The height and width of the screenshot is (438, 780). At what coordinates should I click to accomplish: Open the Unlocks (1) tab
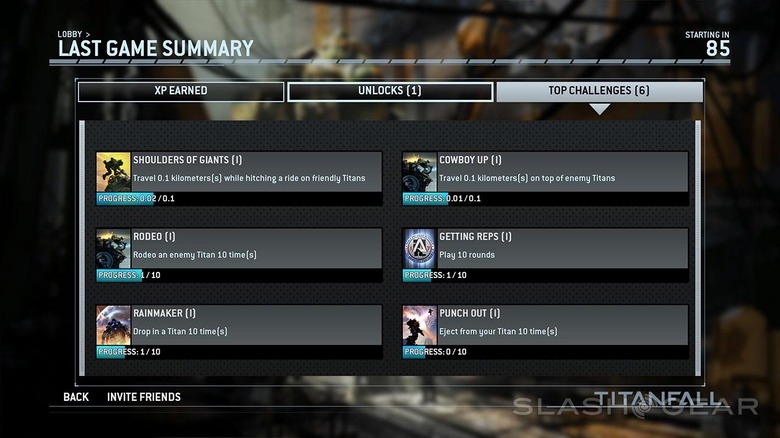[390, 91]
